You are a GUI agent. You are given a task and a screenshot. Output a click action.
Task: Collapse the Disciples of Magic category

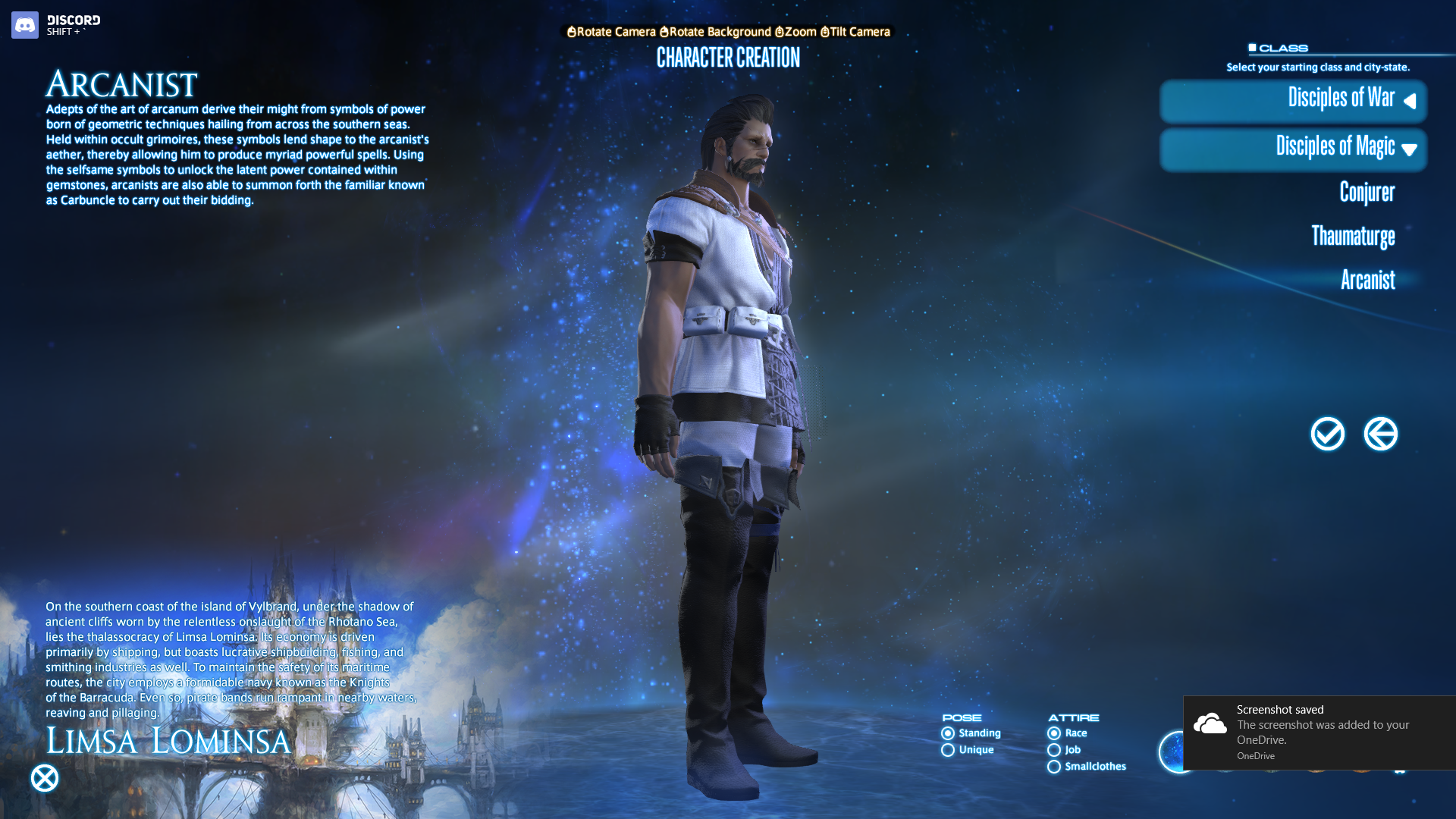(1294, 149)
